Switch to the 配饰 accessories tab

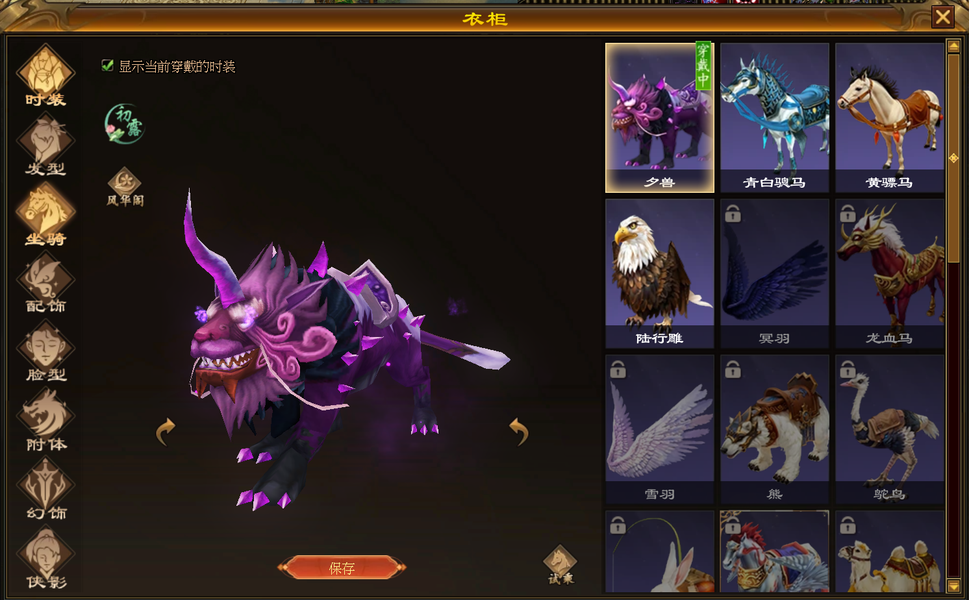click(x=45, y=282)
